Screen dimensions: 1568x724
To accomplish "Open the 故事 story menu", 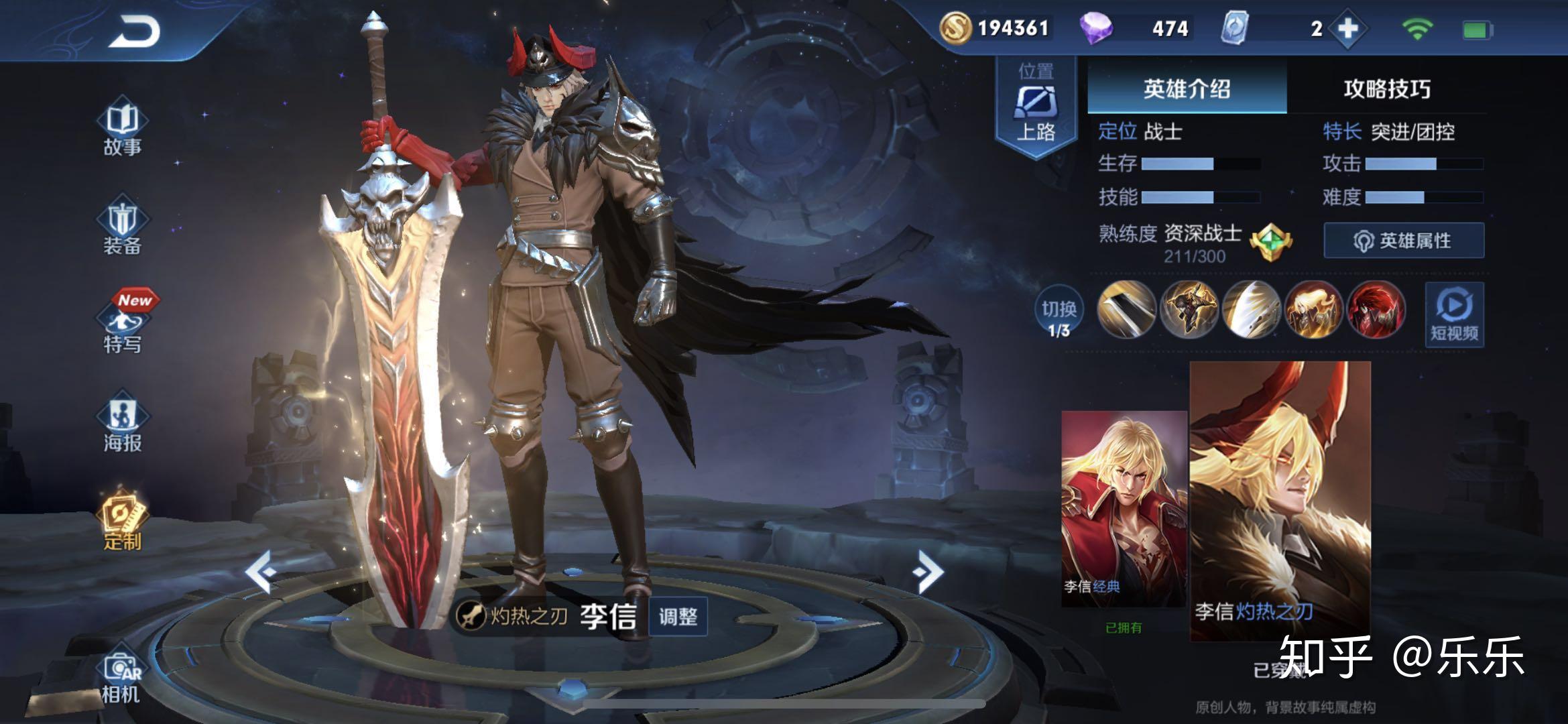I will pos(123,130).
